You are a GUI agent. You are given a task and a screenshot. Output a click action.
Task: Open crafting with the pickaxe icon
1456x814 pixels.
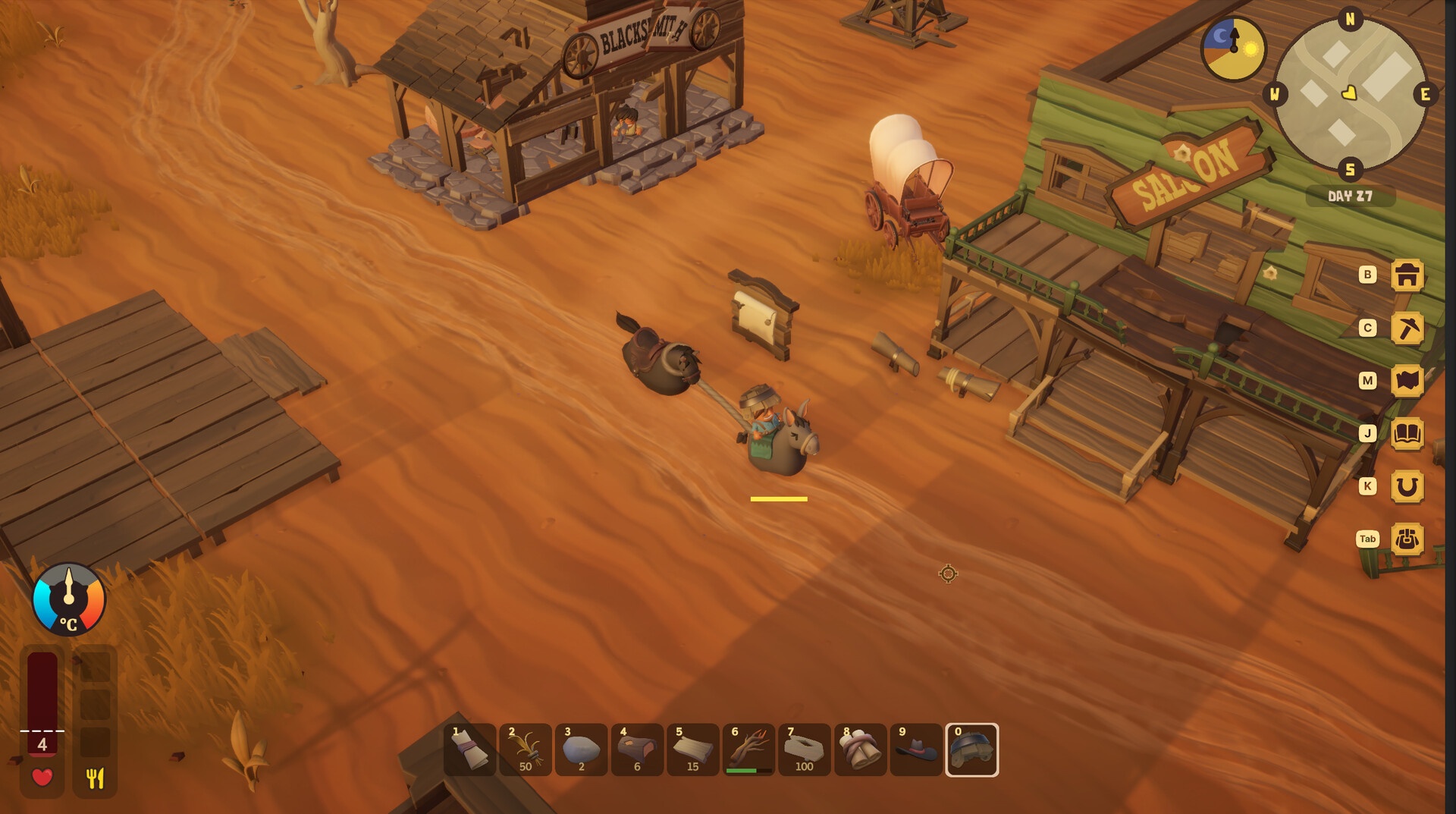(1407, 328)
